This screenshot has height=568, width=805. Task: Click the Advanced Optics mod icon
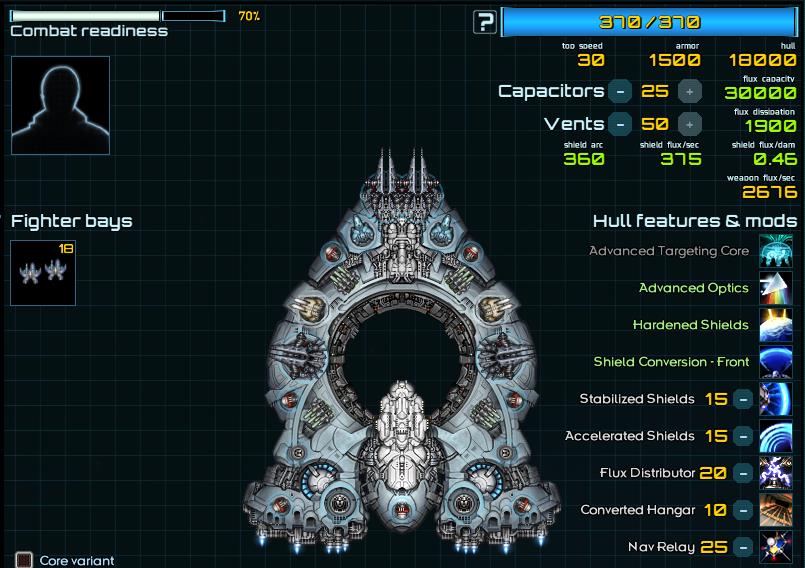777,288
